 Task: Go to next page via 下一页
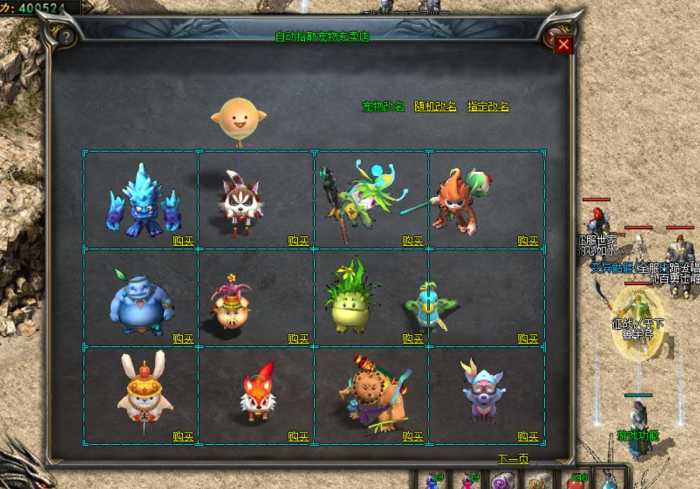(x=512, y=459)
